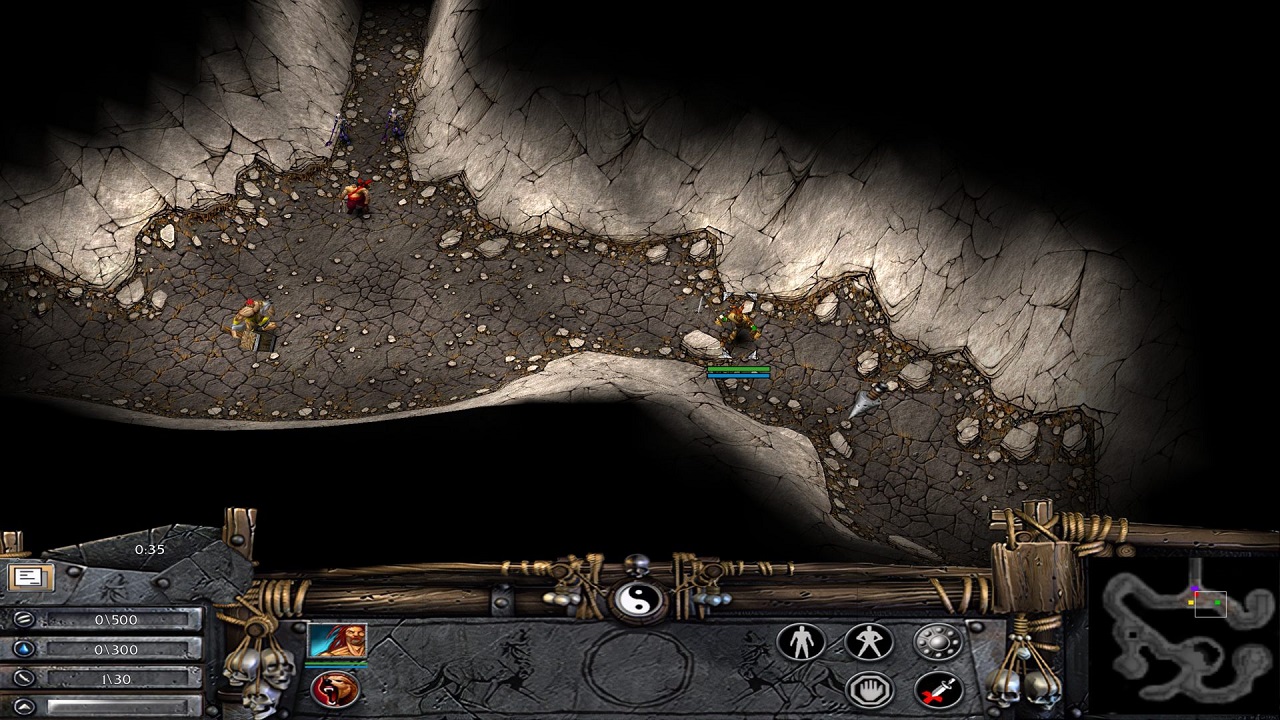This screenshot has height=720, width=1280.
Task: Click the blue water drop resource icon
Action: click(22, 650)
